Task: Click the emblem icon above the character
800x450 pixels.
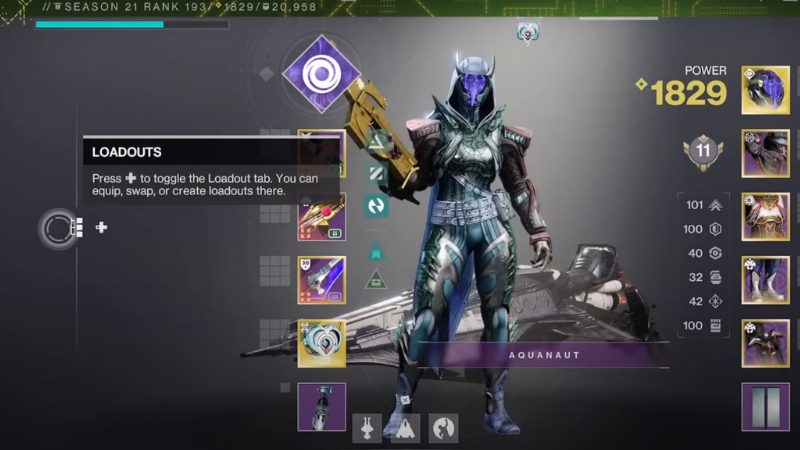Action: tap(527, 33)
